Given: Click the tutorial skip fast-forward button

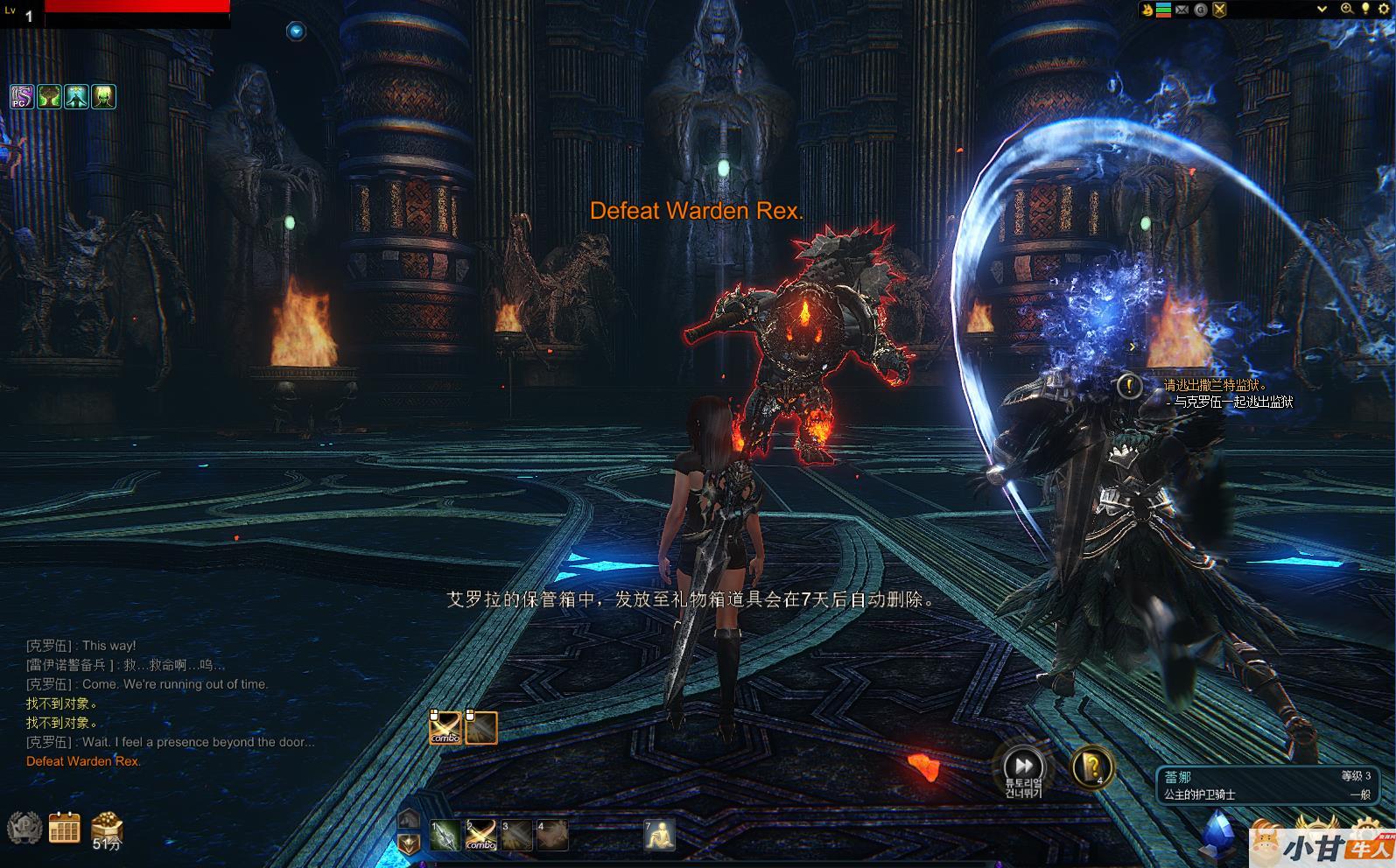Looking at the screenshot, I should 1023,763.
